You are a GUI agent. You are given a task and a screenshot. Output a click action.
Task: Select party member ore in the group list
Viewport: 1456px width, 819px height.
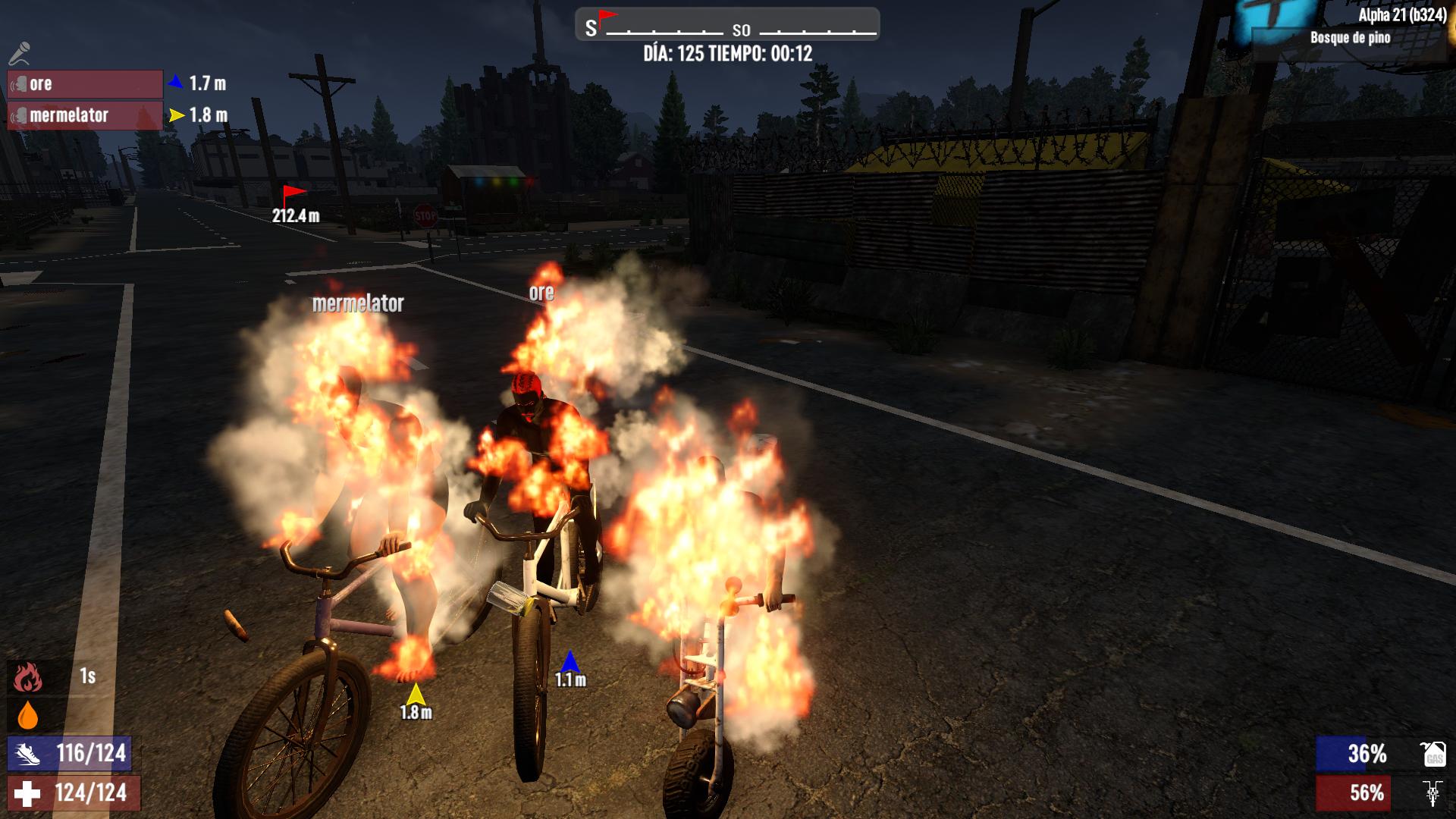85,84
